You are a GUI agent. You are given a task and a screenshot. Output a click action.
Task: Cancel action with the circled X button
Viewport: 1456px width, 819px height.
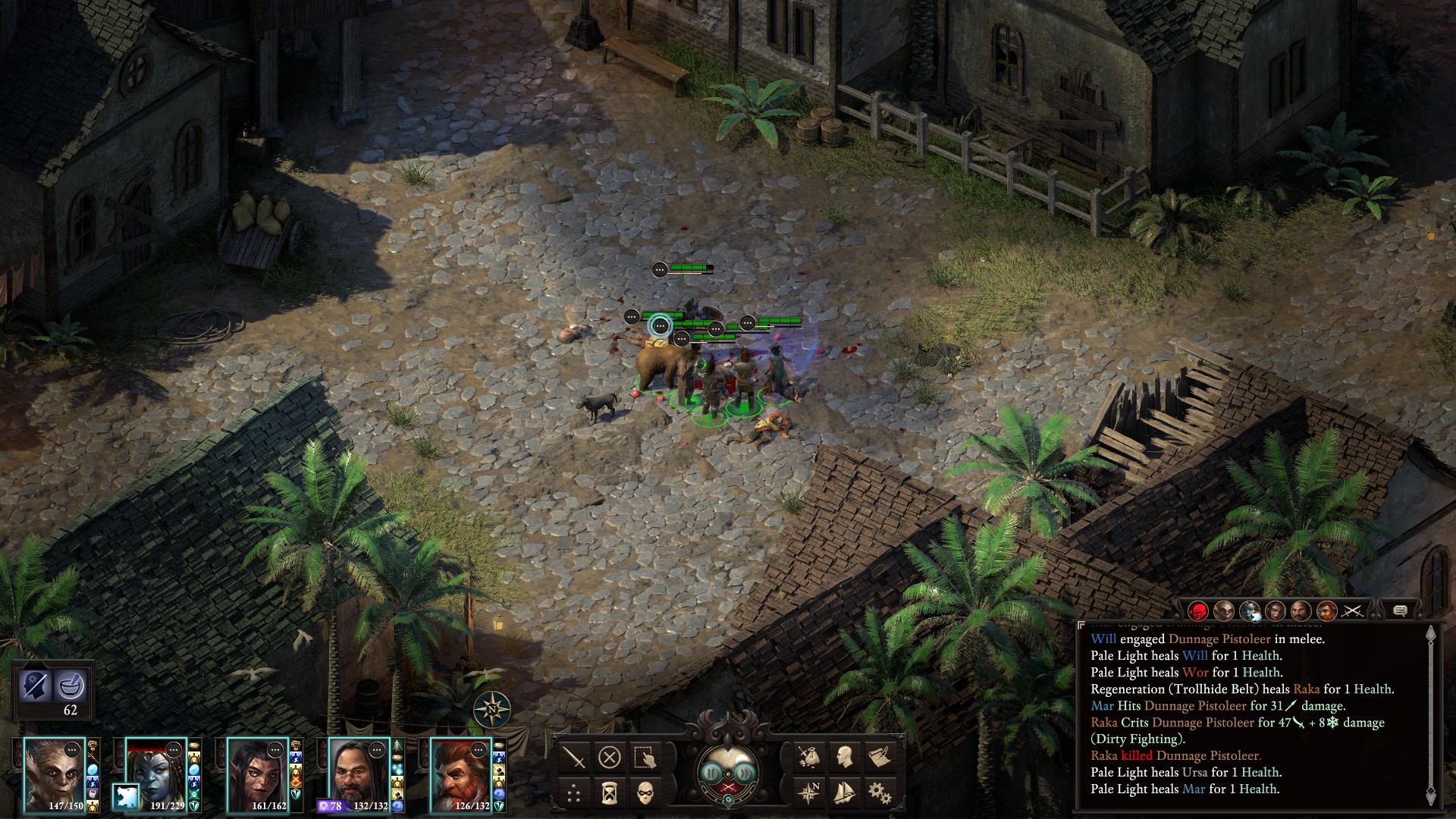[x=609, y=757]
